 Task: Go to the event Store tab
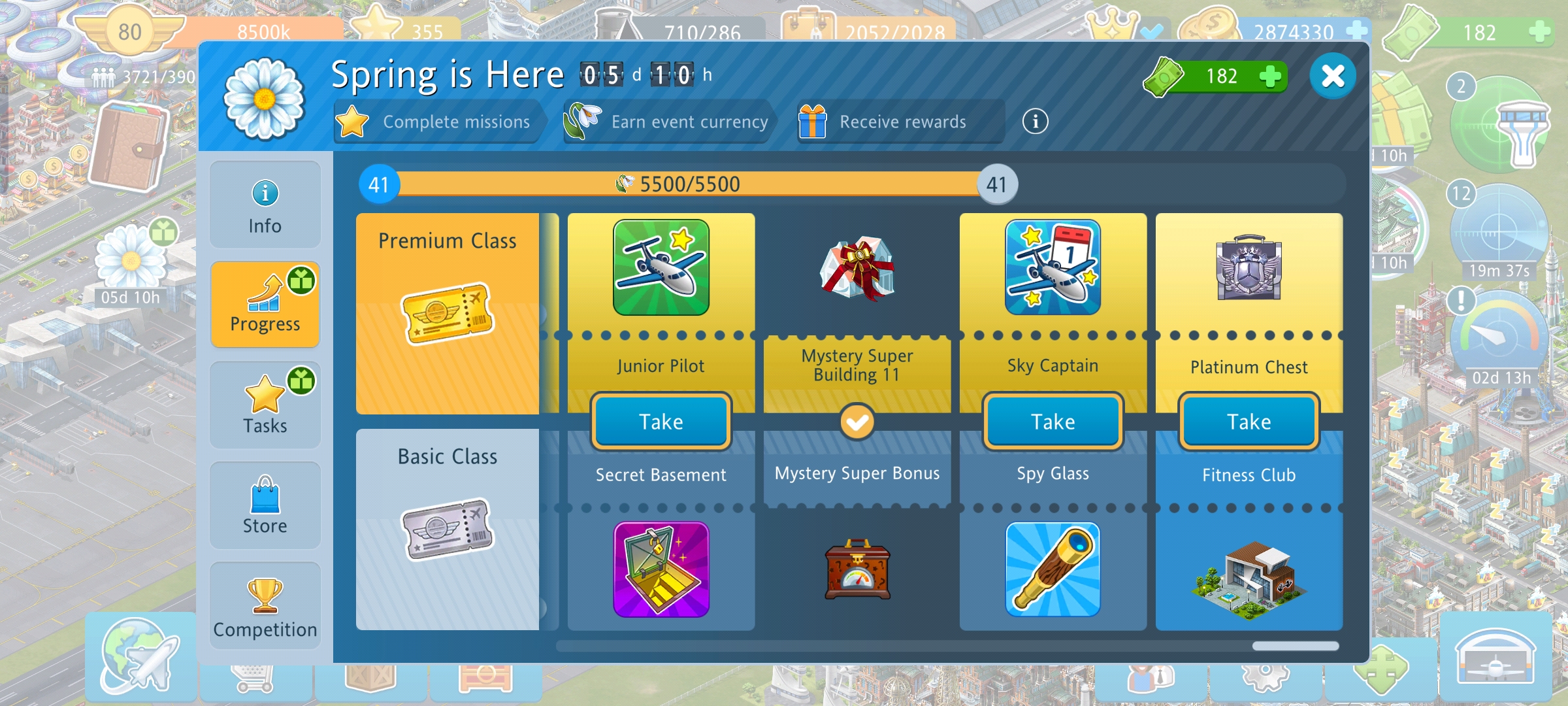click(x=265, y=506)
